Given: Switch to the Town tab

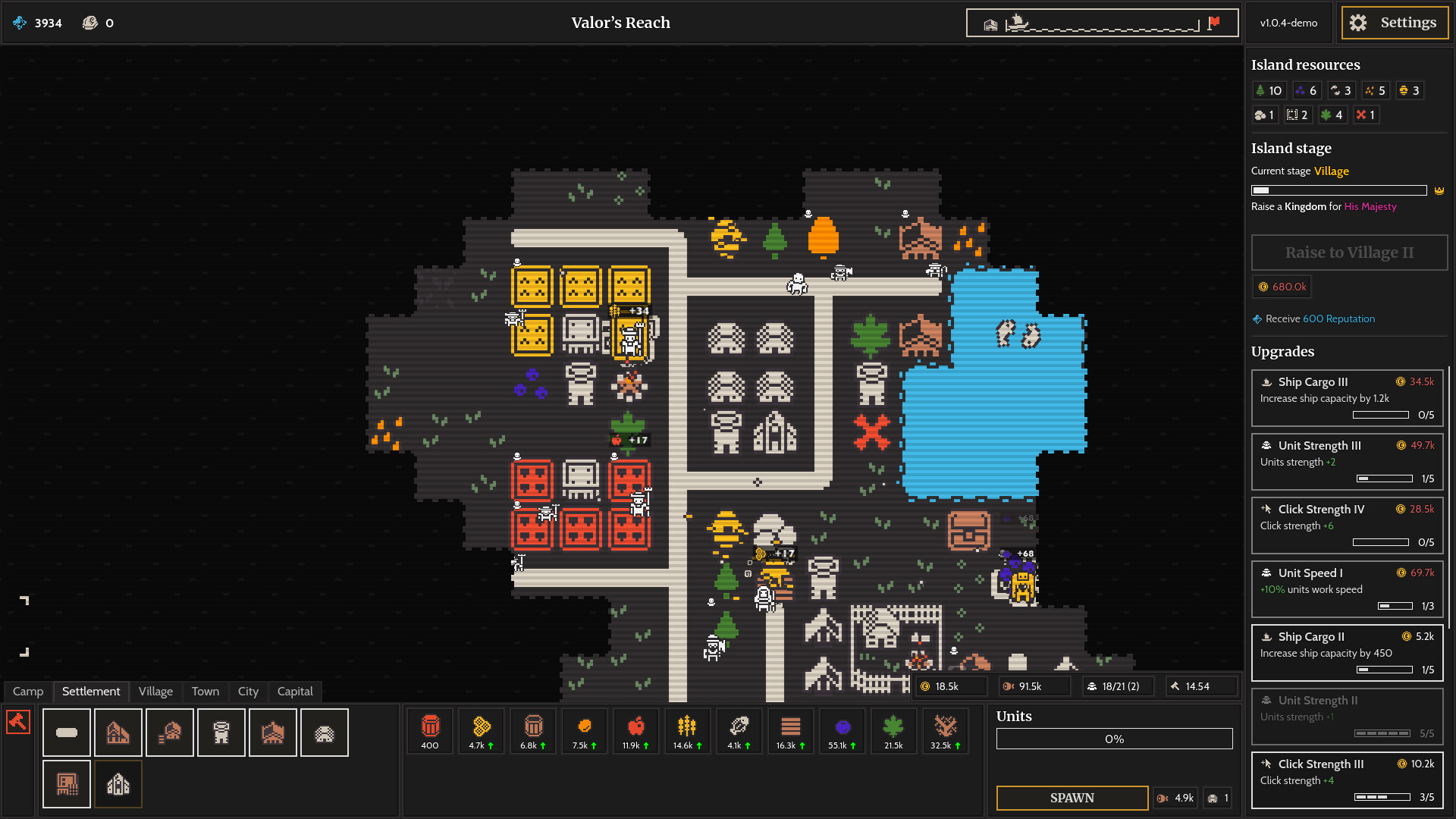Looking at the screenshot, I should click(206, 691).
